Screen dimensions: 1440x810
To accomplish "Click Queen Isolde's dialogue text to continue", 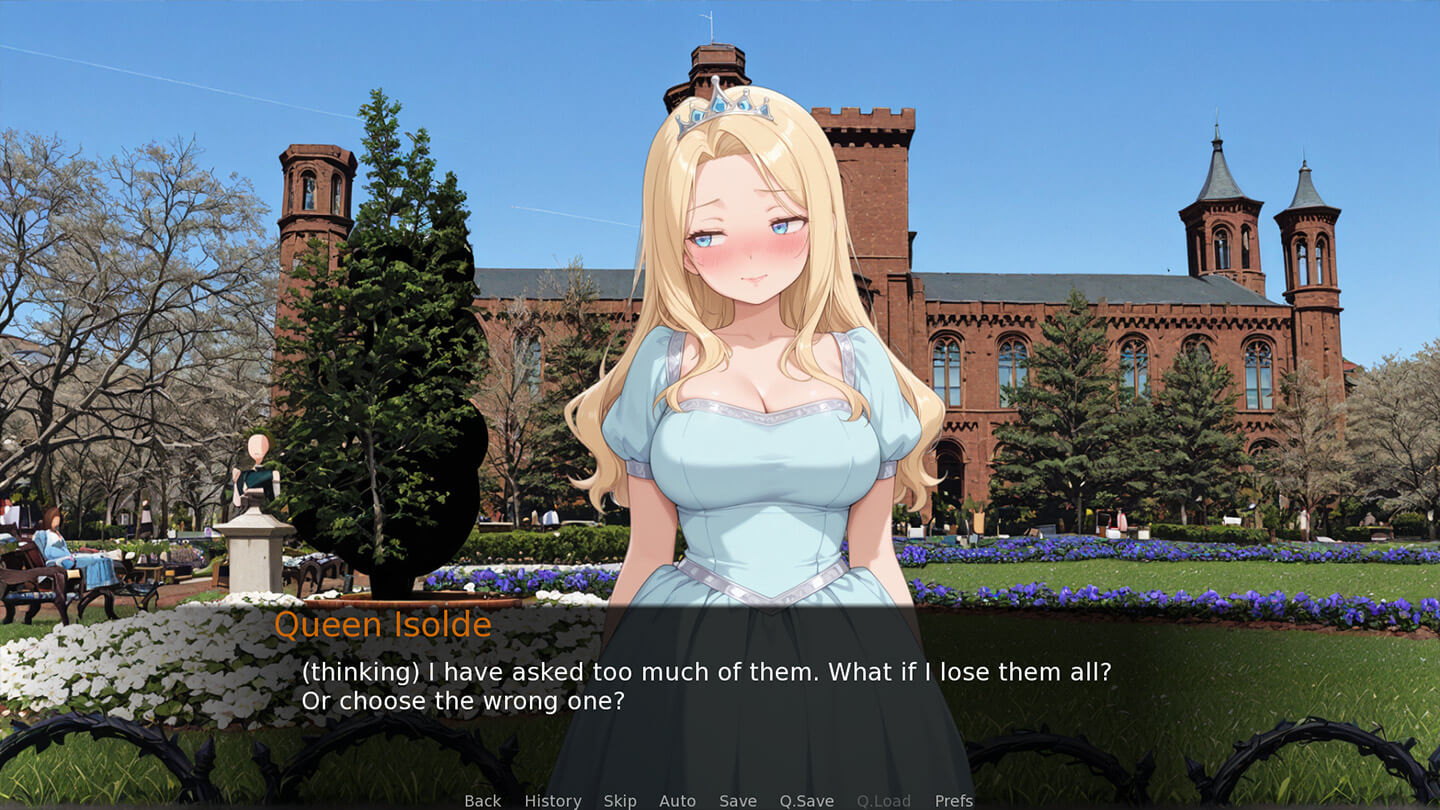I will click(705, 686).
